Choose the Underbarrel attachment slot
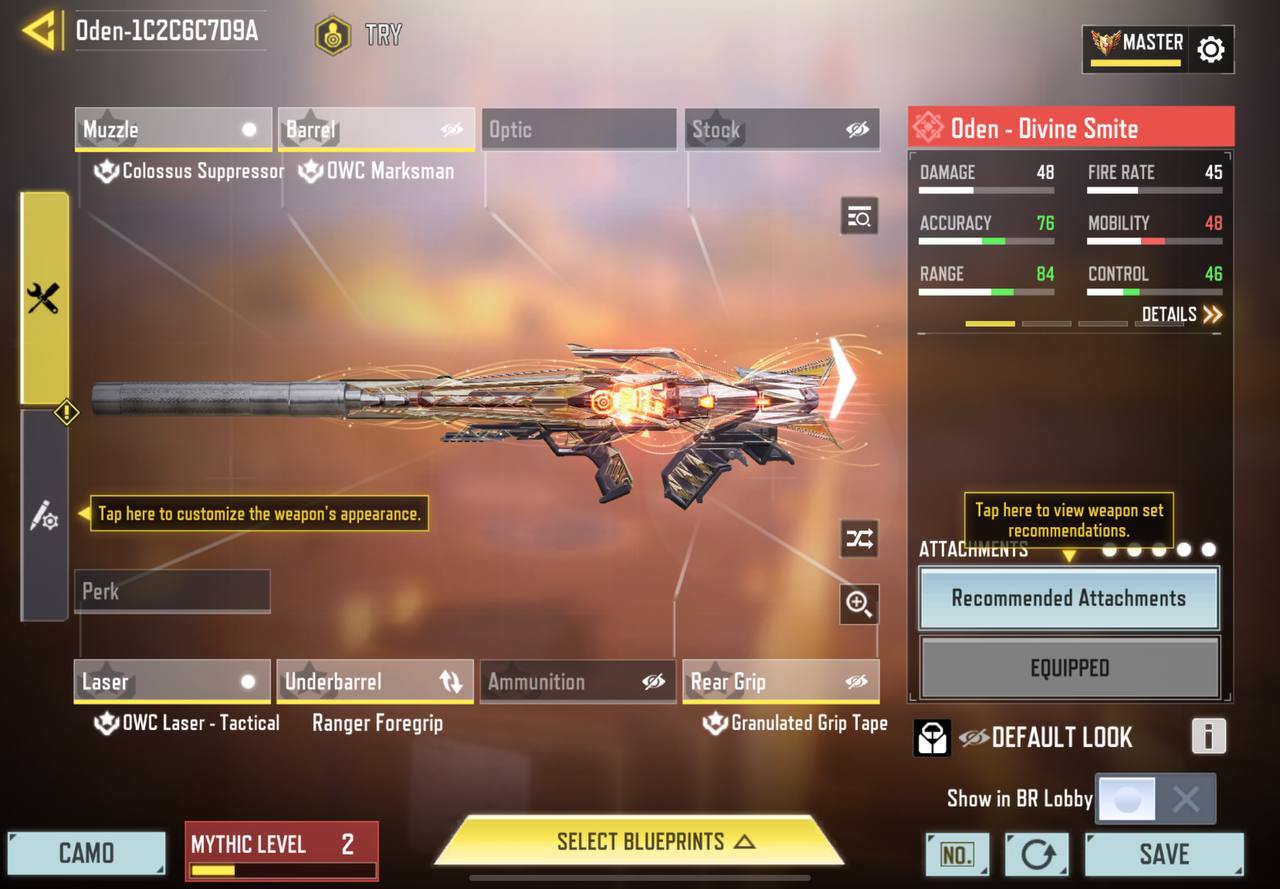 [x=375, y=682]
